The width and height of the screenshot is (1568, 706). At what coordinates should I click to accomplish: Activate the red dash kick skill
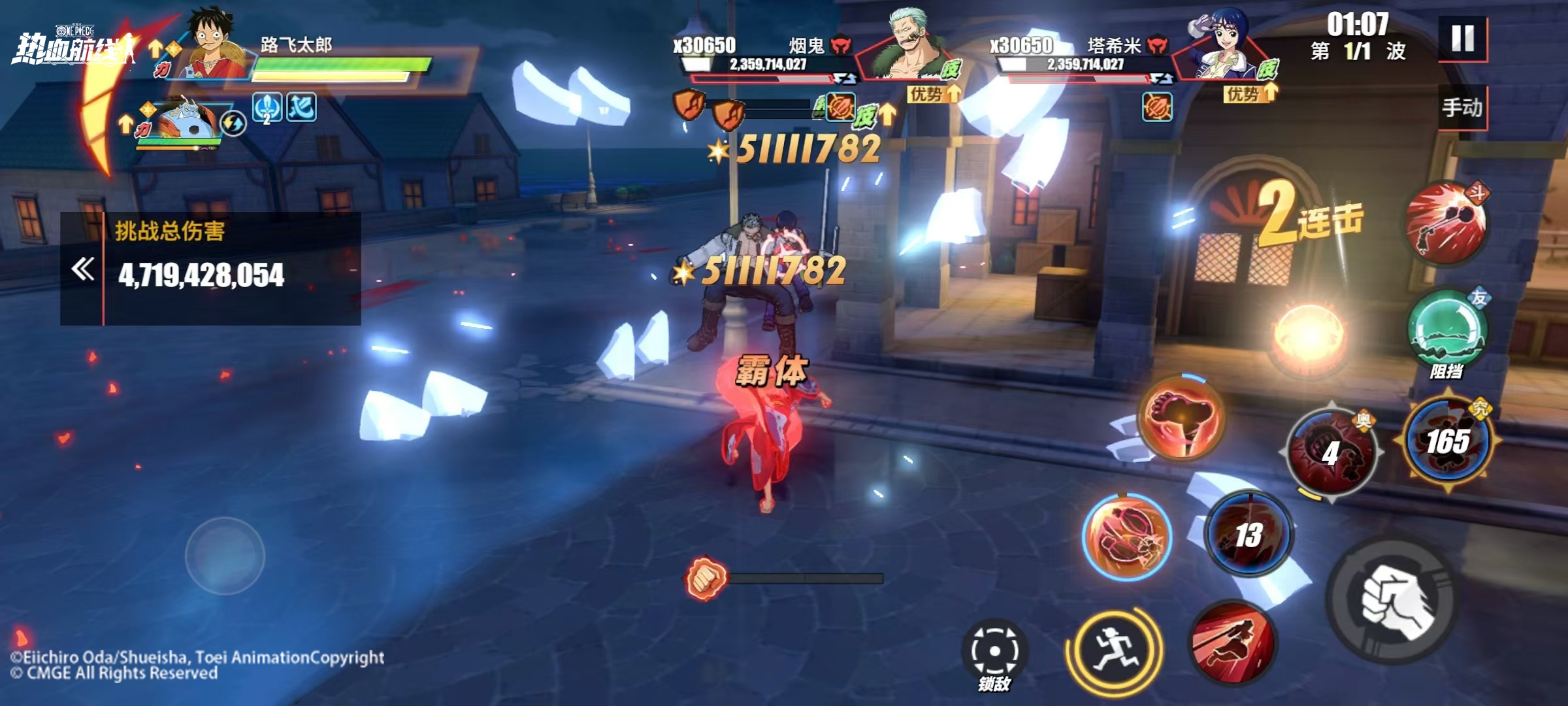pyautogui.click(x=1232, y=641)
